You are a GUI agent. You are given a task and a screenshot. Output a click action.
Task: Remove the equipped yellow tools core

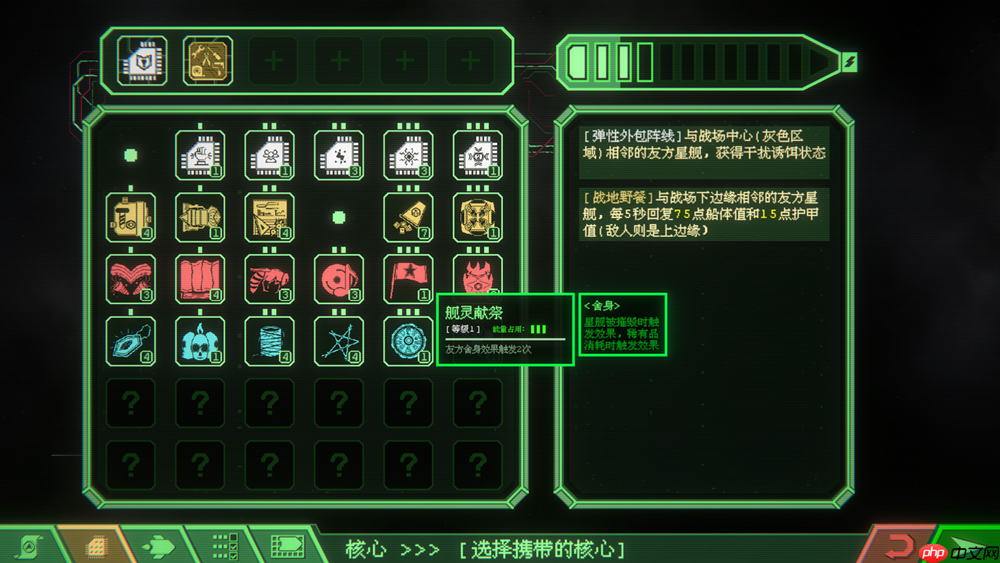[x=208, y=61]
